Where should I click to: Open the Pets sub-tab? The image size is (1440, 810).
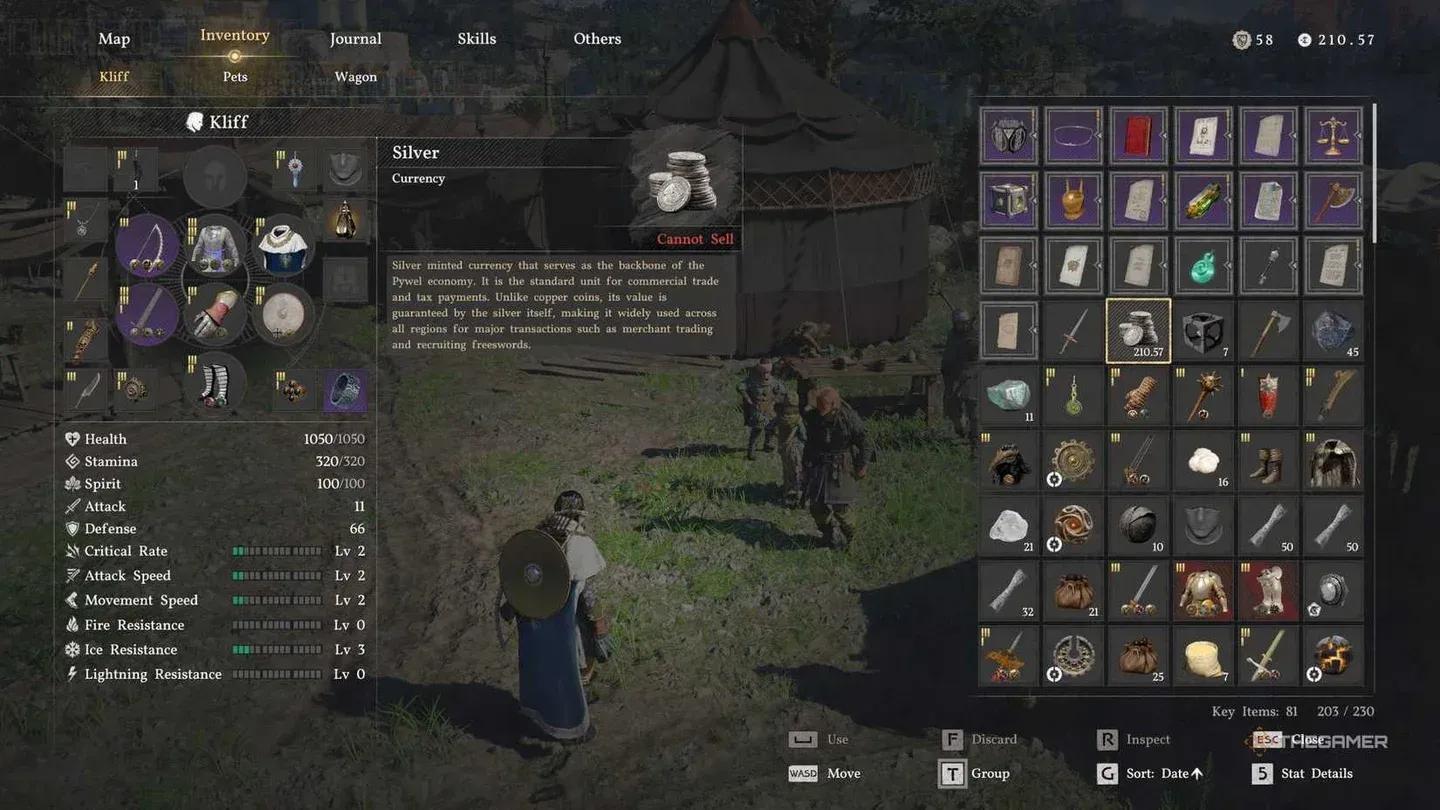click(x=235, y=76)
